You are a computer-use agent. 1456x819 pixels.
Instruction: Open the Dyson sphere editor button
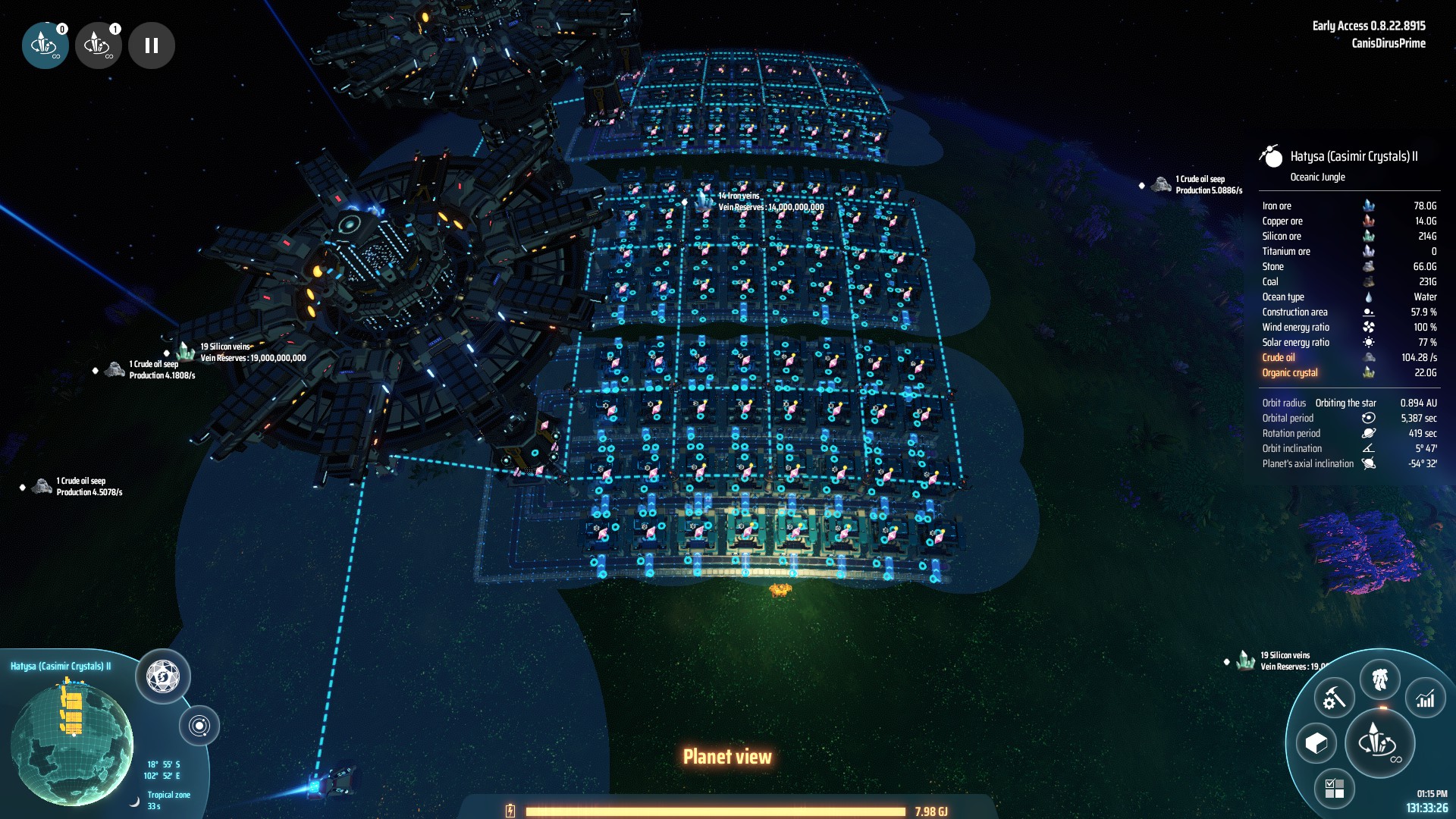tap(162, 676)
